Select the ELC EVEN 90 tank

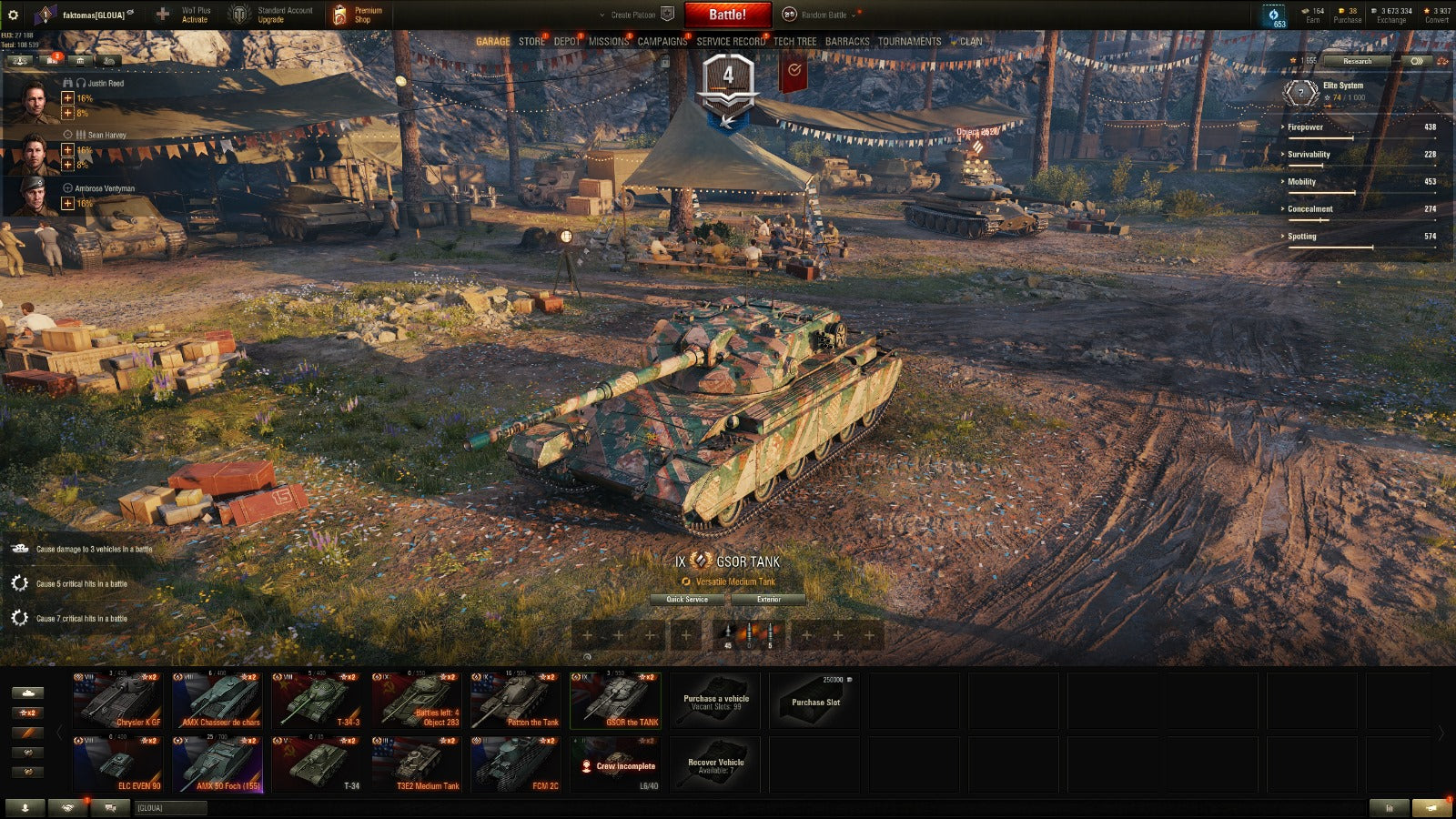pos(118,763)
